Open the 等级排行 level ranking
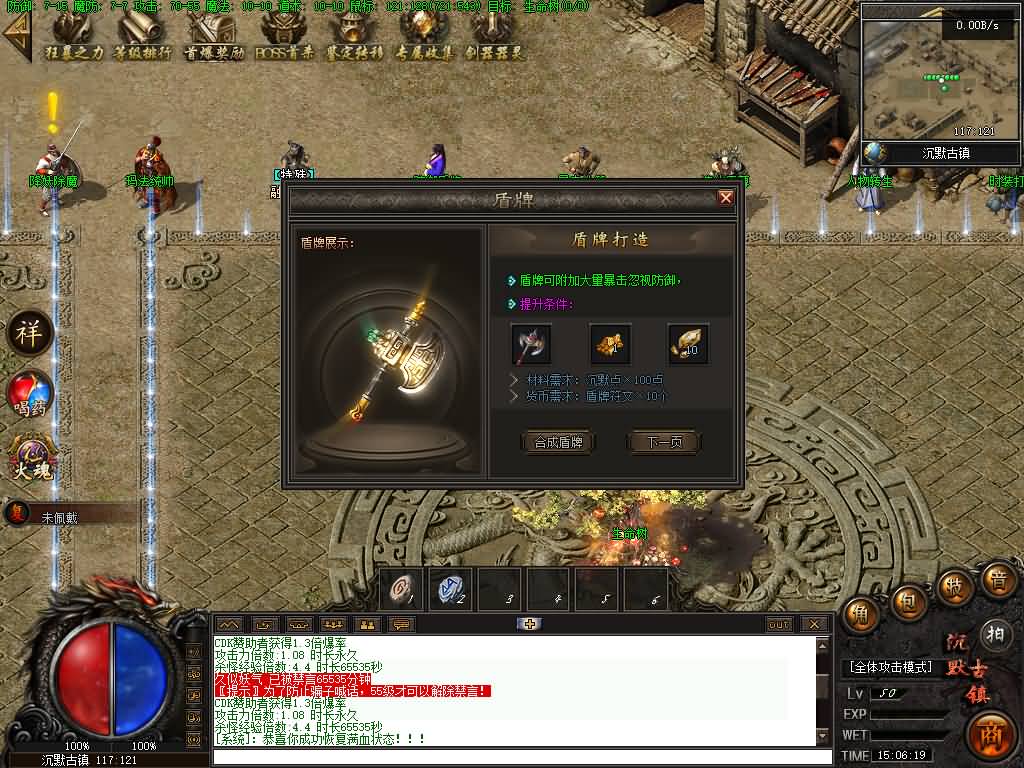 coord(142,35)
